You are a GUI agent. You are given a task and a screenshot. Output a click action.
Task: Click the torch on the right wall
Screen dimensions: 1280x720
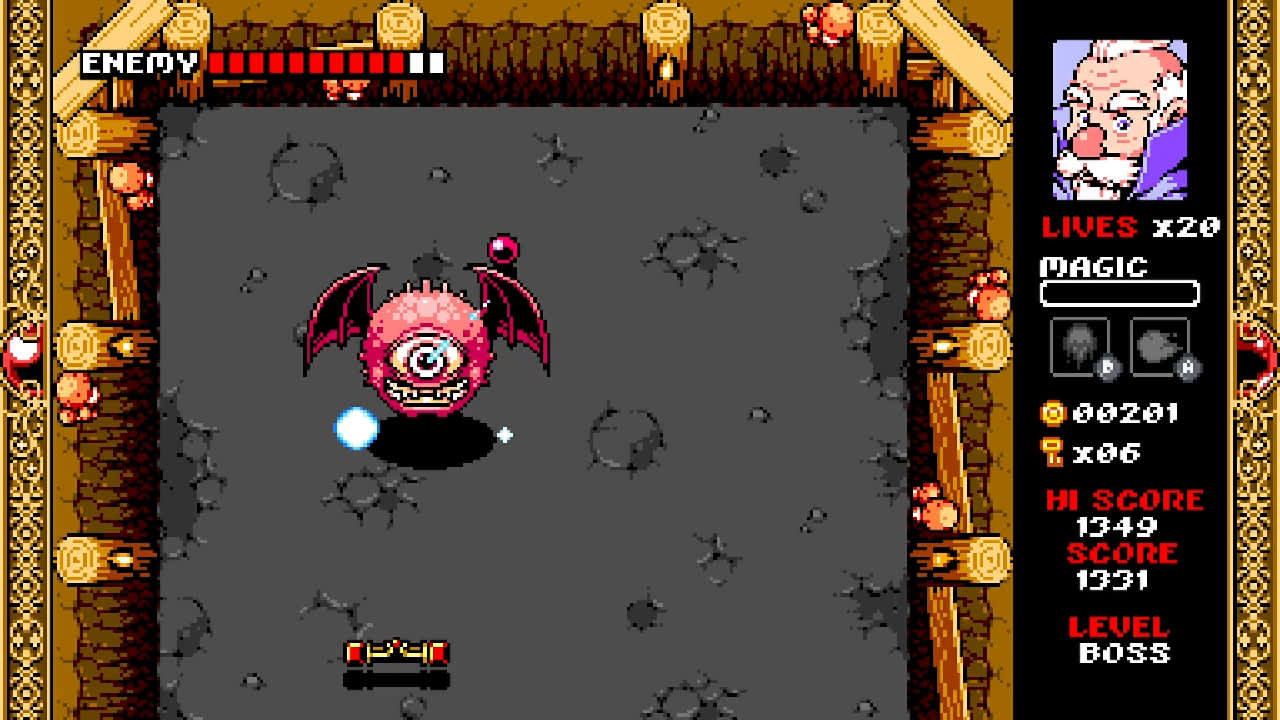click(x=943, y=346)
